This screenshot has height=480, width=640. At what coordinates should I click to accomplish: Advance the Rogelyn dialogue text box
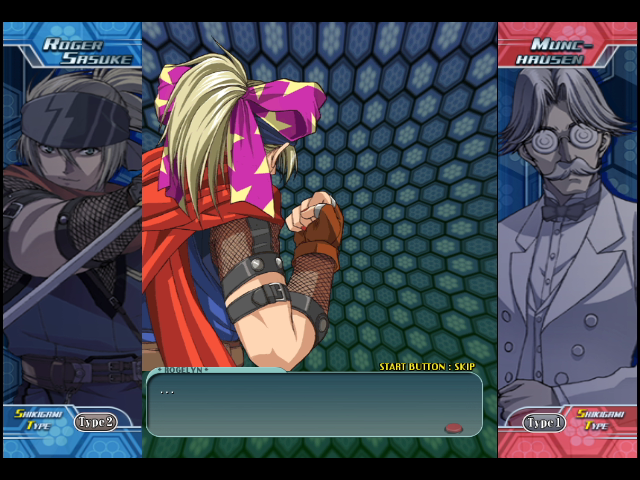tap(313, 404)
